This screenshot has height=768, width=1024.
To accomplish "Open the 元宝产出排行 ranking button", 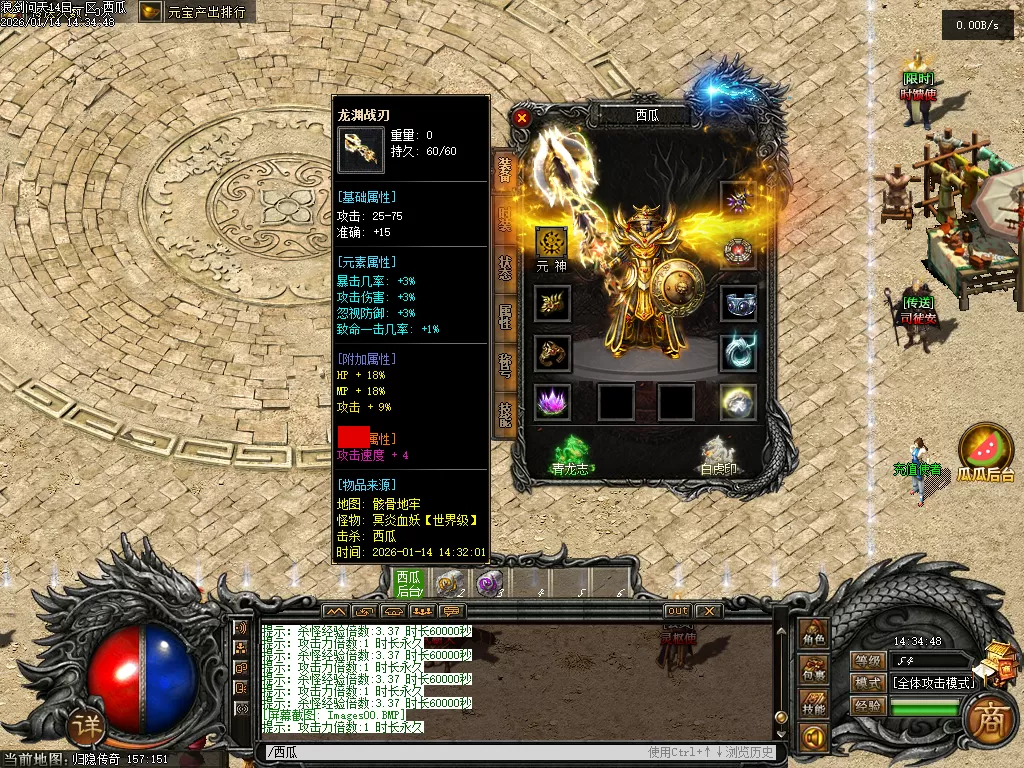I will point(197,12).
